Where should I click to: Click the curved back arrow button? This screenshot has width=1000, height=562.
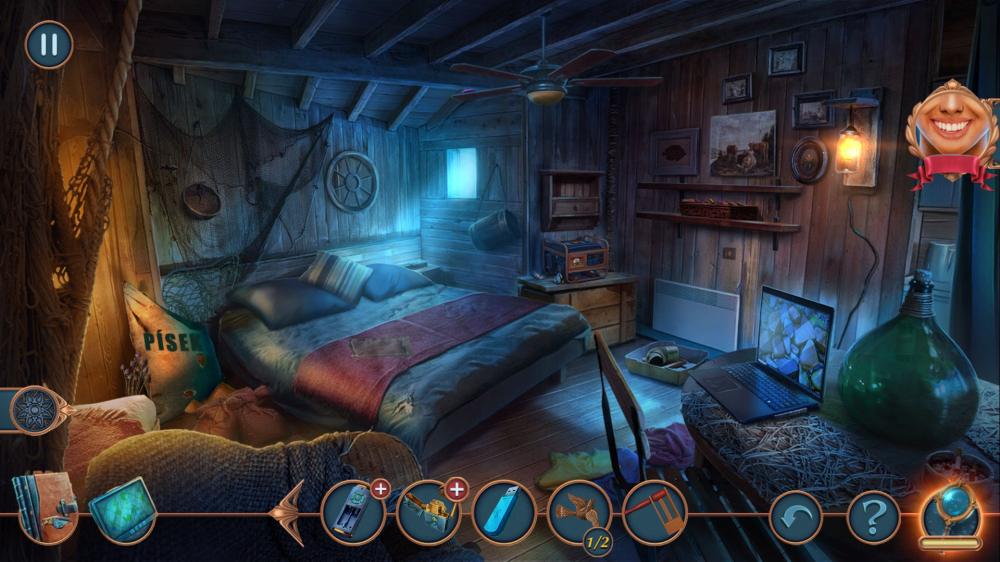795,517
